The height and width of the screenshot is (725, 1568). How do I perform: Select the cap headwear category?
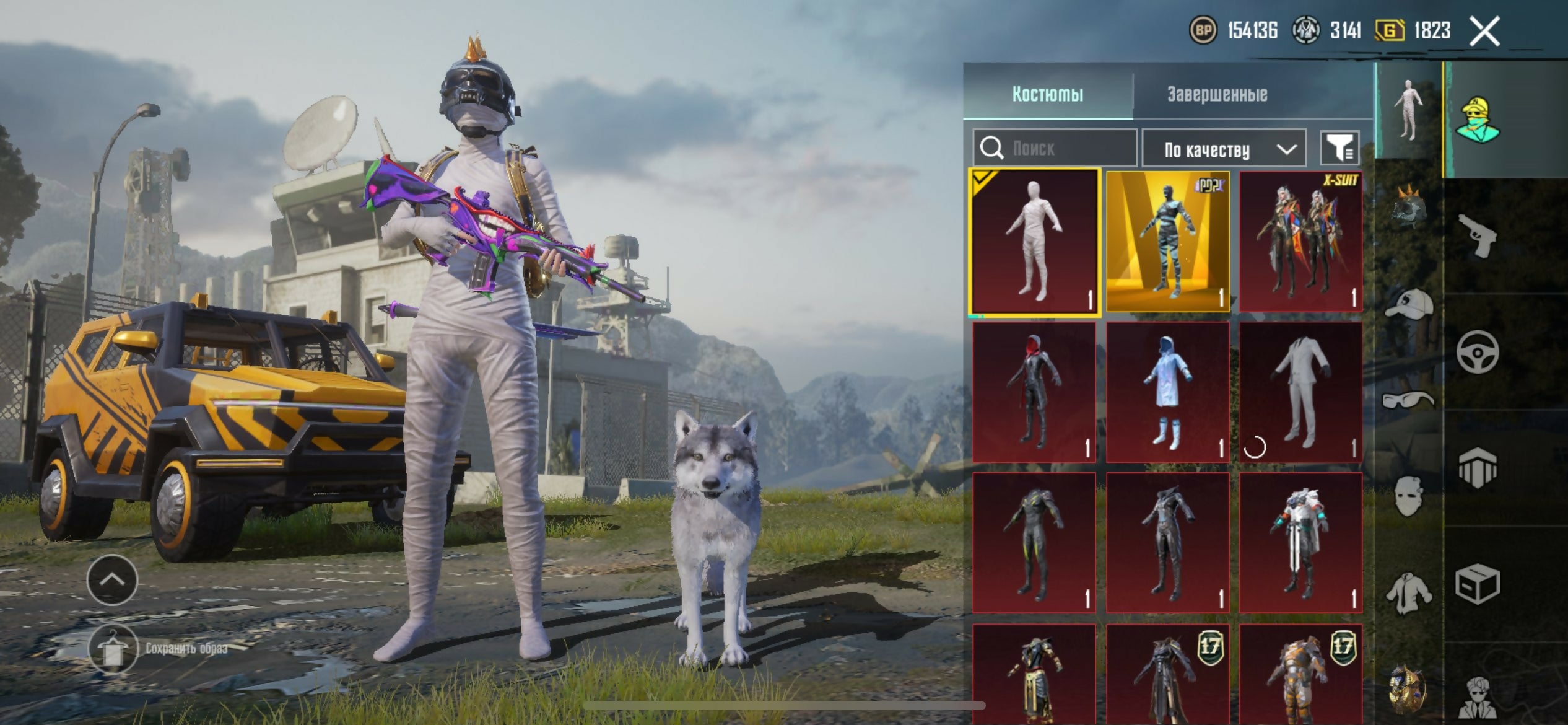[1408, 304]
